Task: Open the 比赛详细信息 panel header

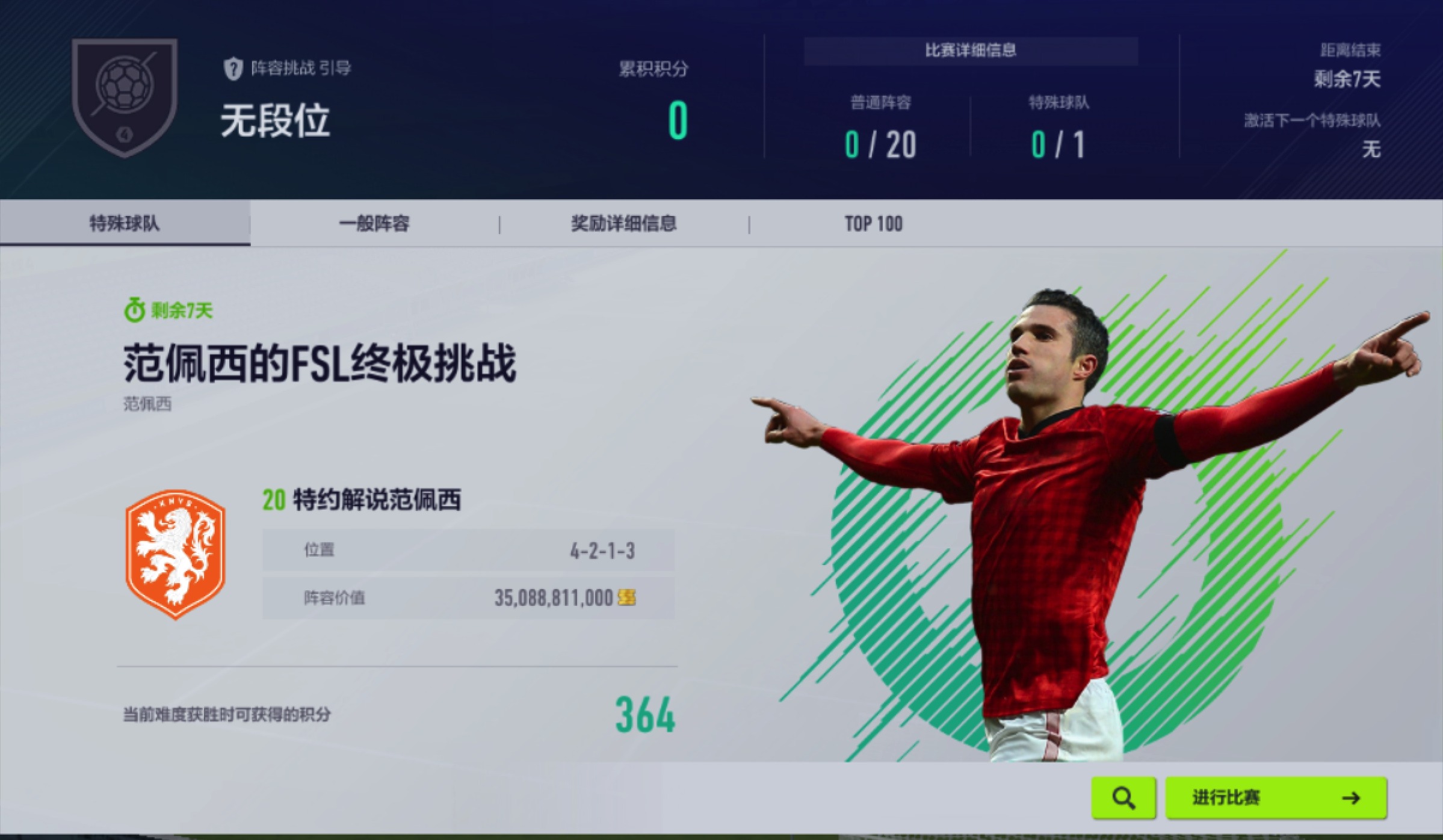Action: (x=970, y=51)
